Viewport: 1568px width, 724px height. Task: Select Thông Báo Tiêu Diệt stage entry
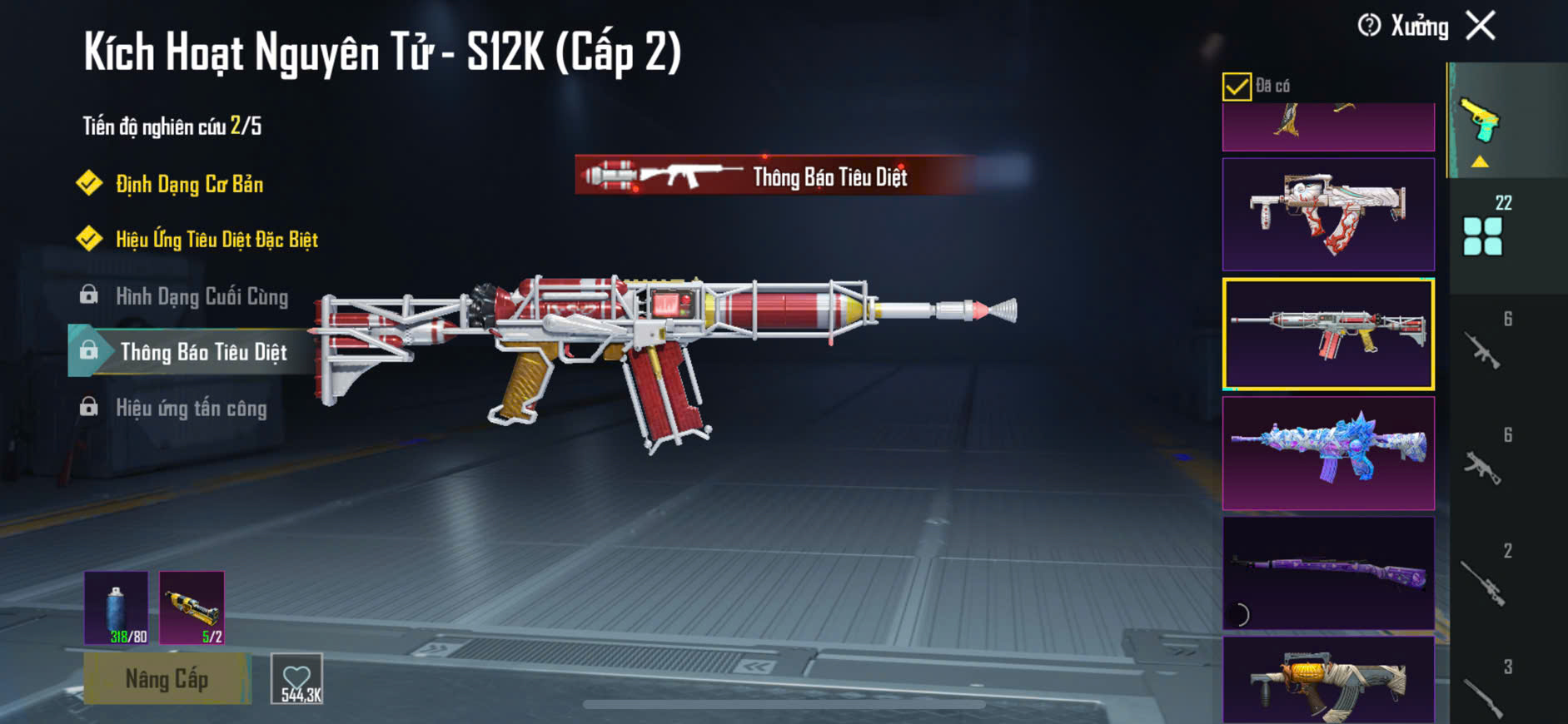203,352
